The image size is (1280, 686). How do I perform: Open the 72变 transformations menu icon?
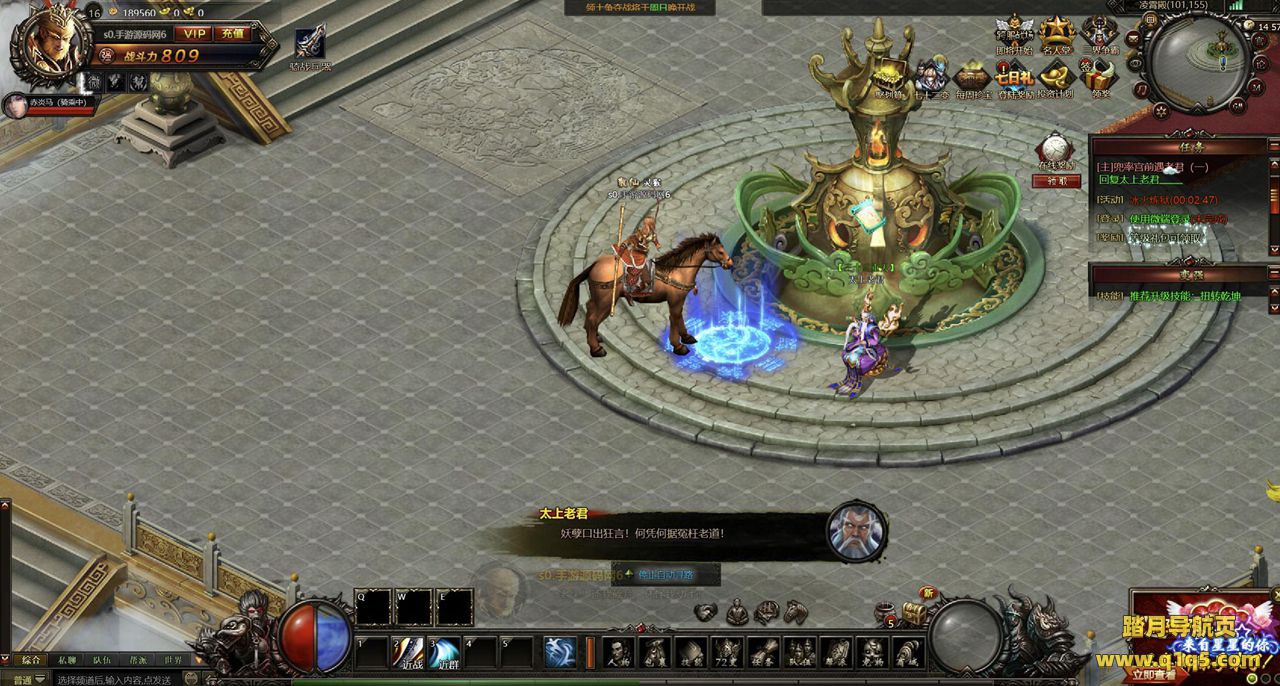(x=727, y=652)
